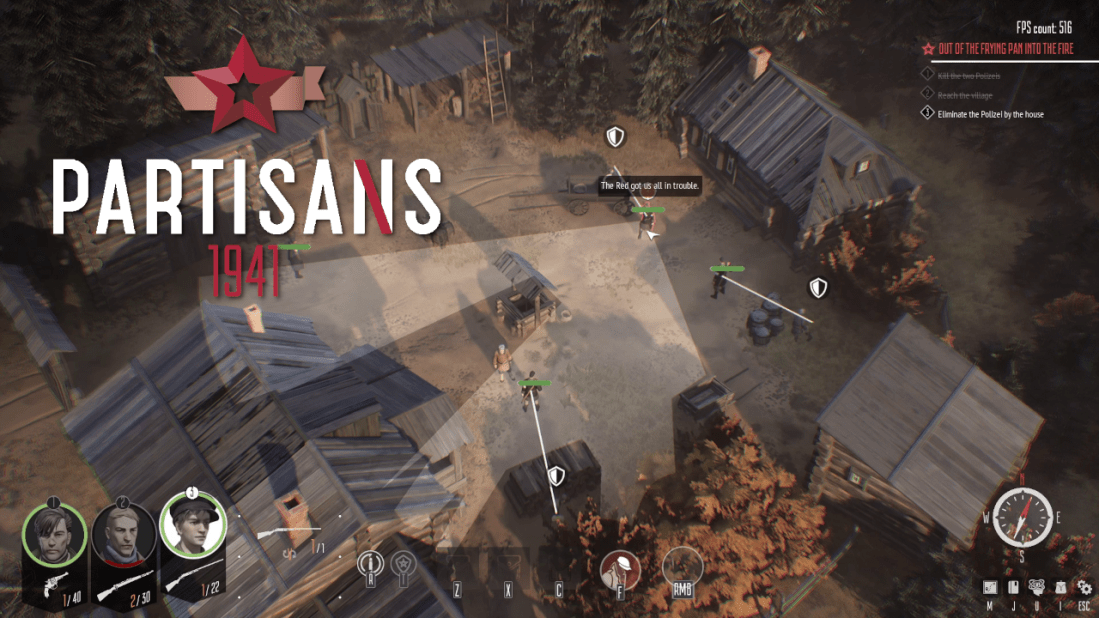Choose the equipped rifle weapon slot

tap(290, 531)
